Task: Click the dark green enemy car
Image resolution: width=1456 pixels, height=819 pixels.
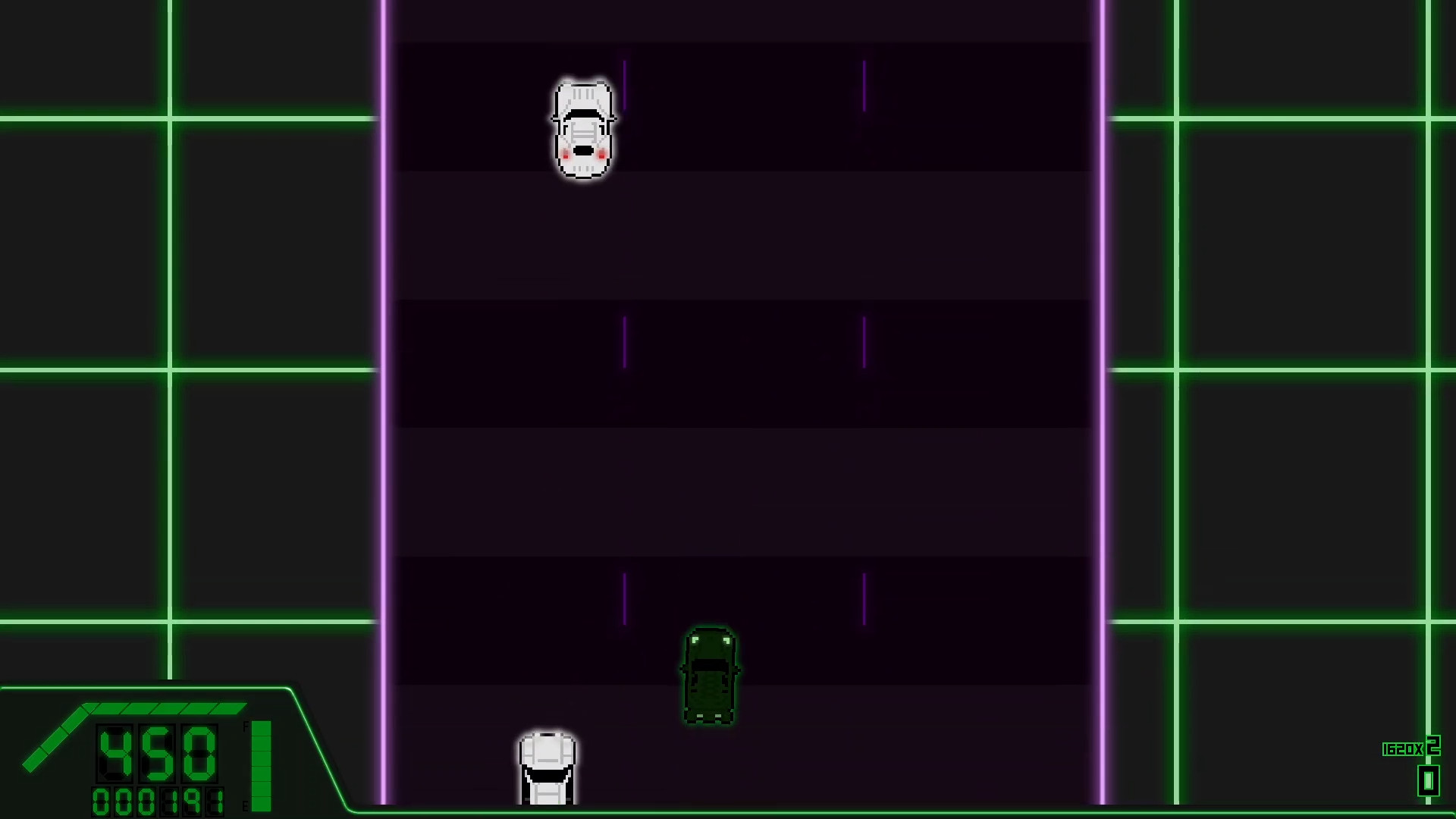Action: click(x=710, y=675)
